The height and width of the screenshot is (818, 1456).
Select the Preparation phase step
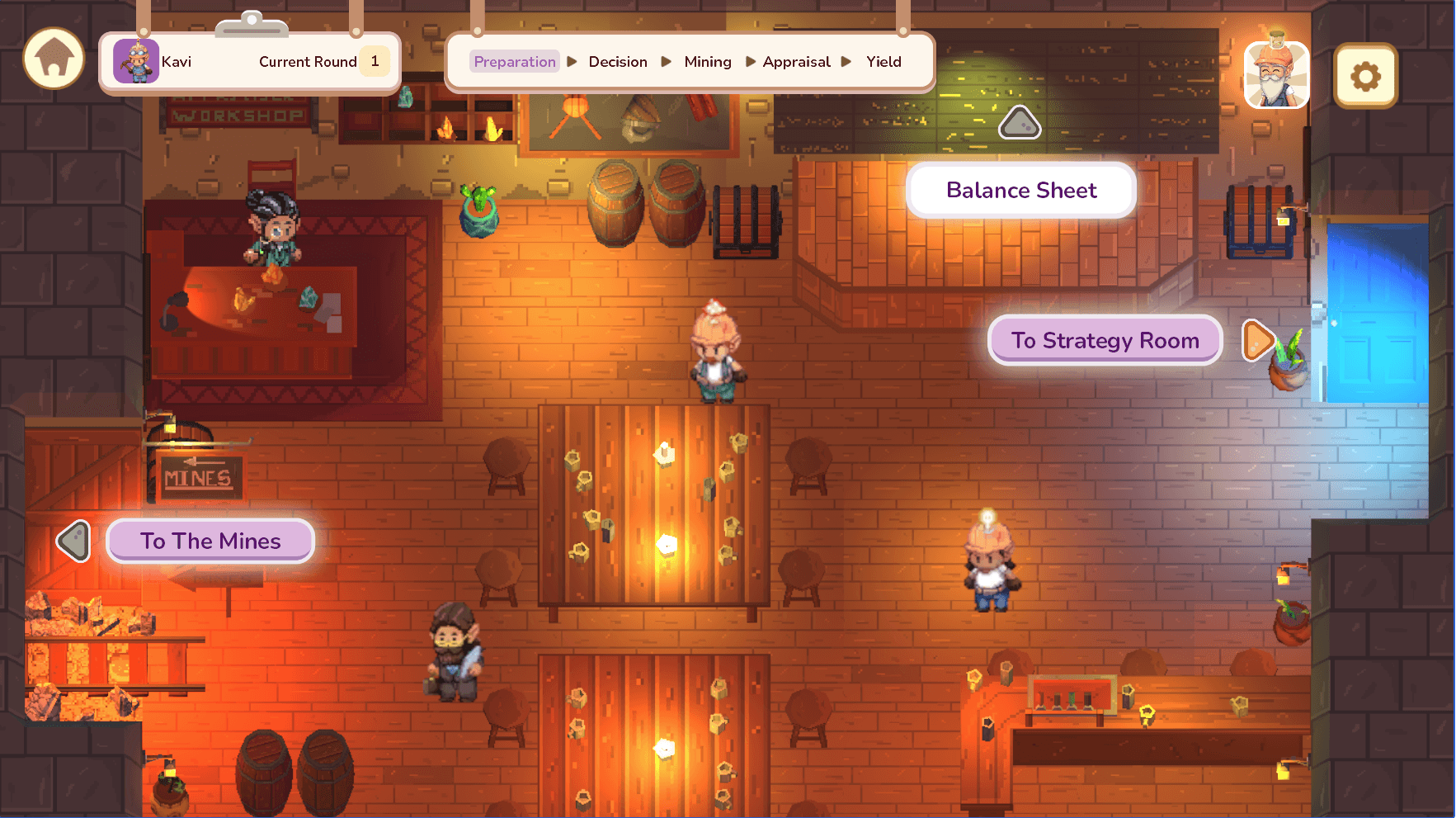coord(514,62)
